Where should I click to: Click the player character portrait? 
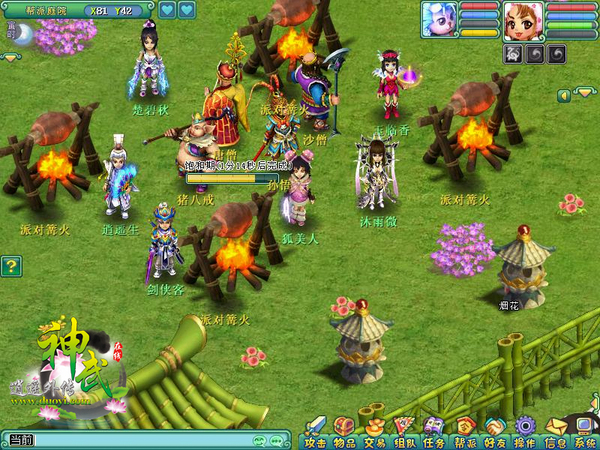point(523,20)
